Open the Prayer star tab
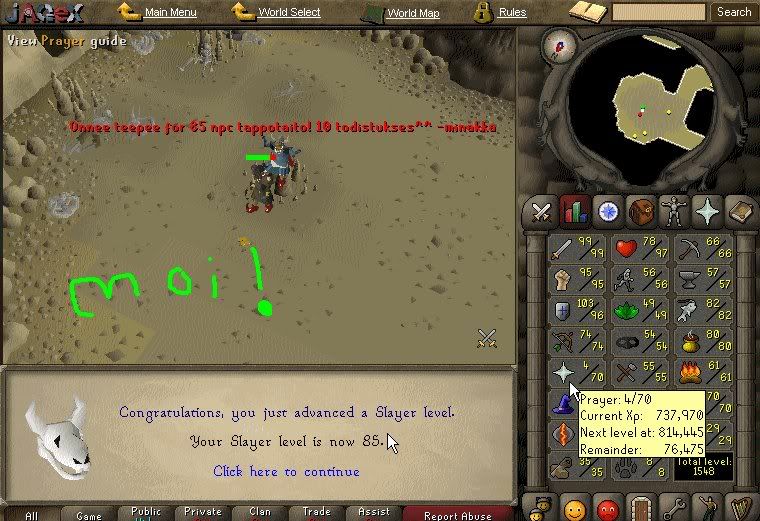 click(x=708, y=211)
